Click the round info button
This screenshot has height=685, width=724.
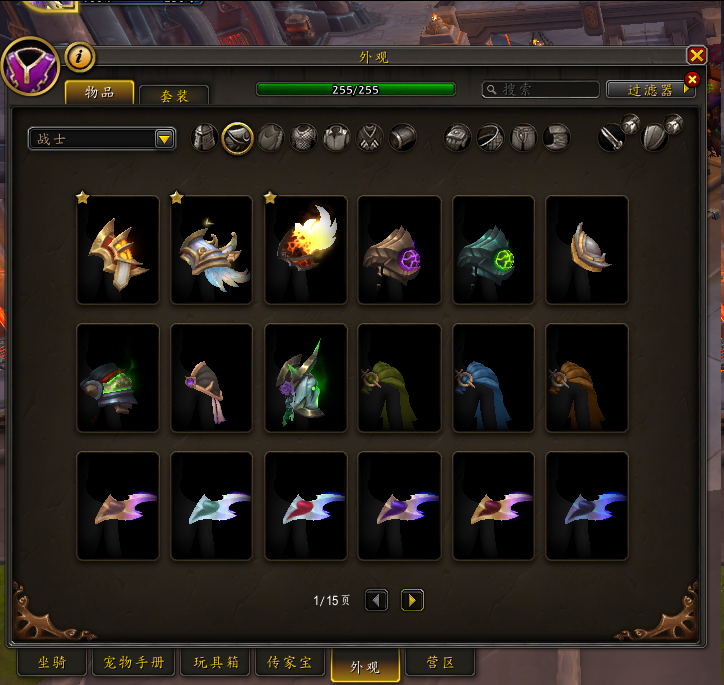click(80, 57)
